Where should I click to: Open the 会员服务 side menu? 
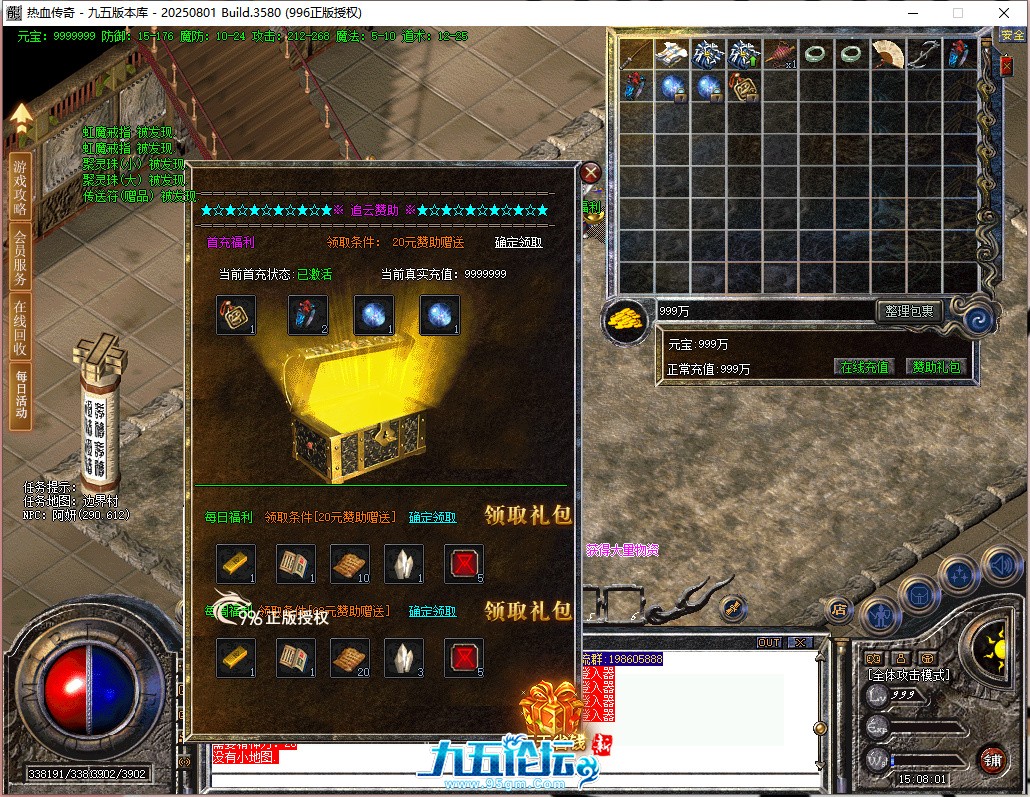(x=20, y=258)
